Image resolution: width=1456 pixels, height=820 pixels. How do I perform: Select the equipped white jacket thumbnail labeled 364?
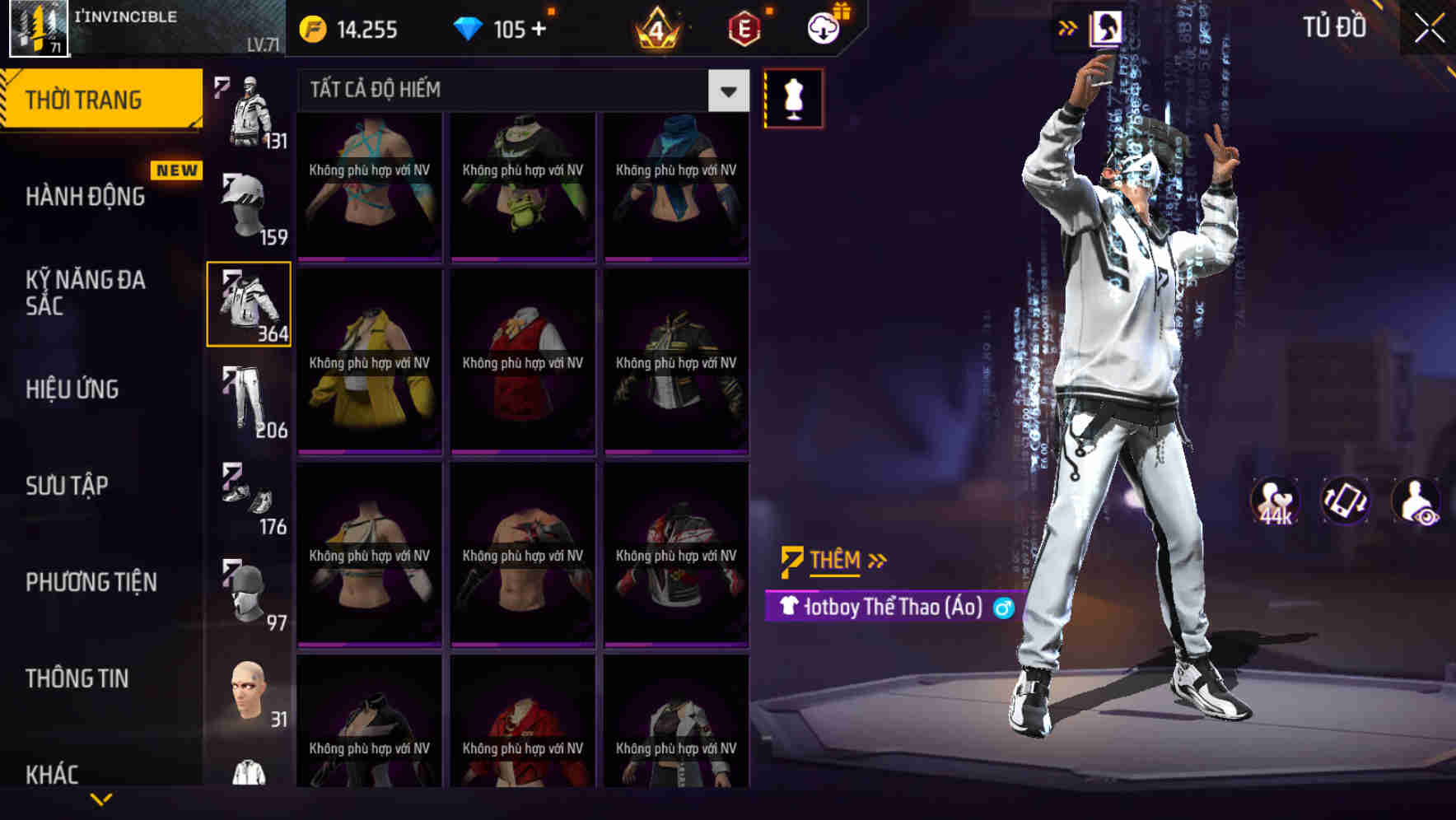click(x=249, y=303)
